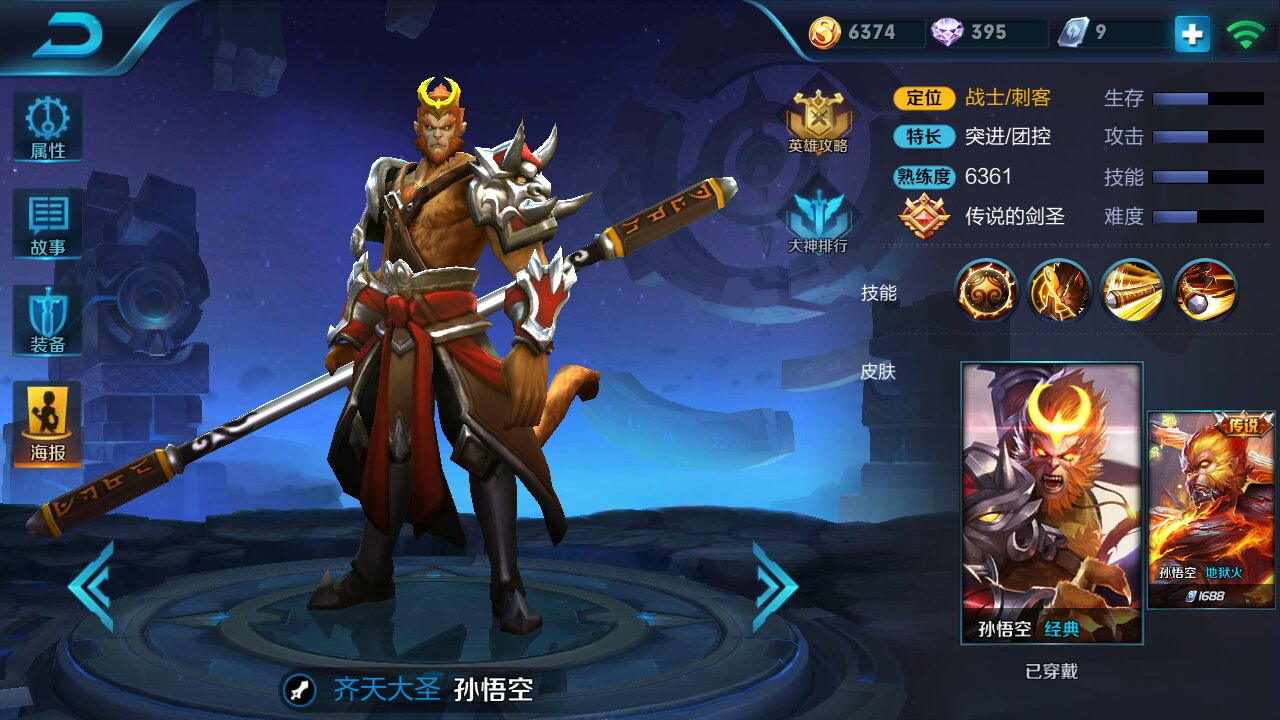Click the blue plus button to recharge
Screen dimensions: 1280x720
[x=1191, y=34]
